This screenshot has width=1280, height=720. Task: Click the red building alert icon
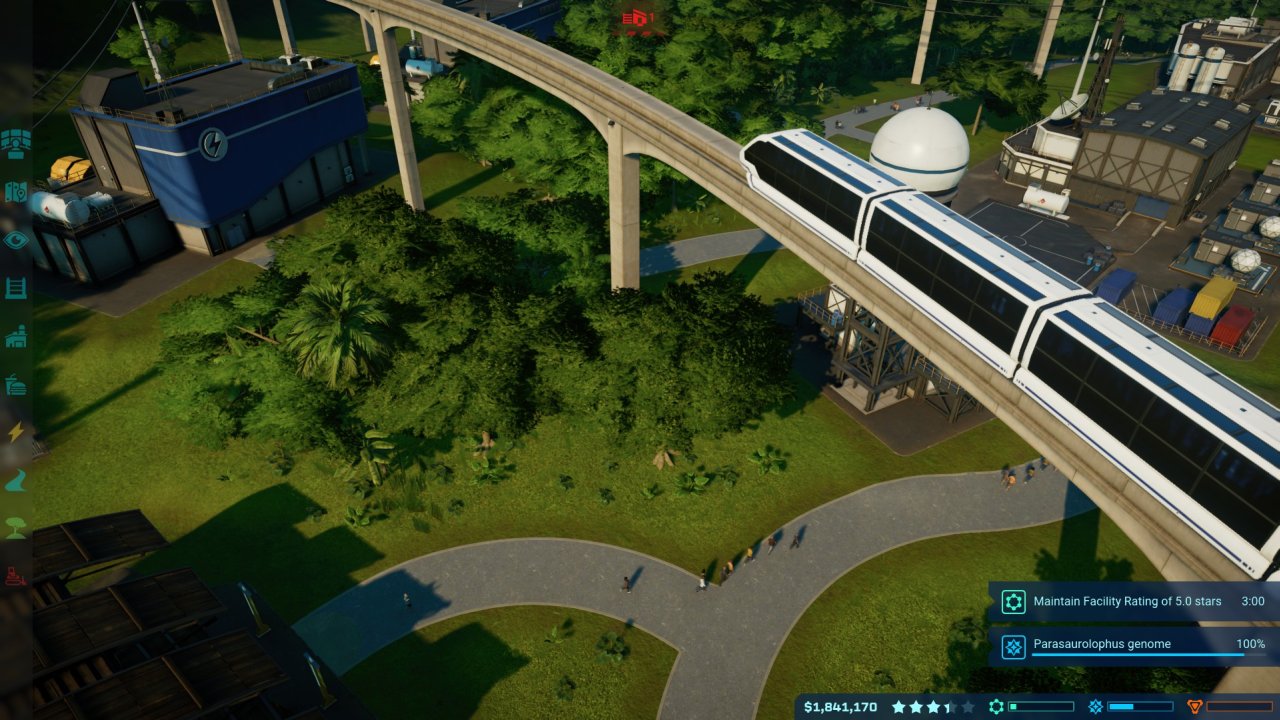(x=638, y=17)
